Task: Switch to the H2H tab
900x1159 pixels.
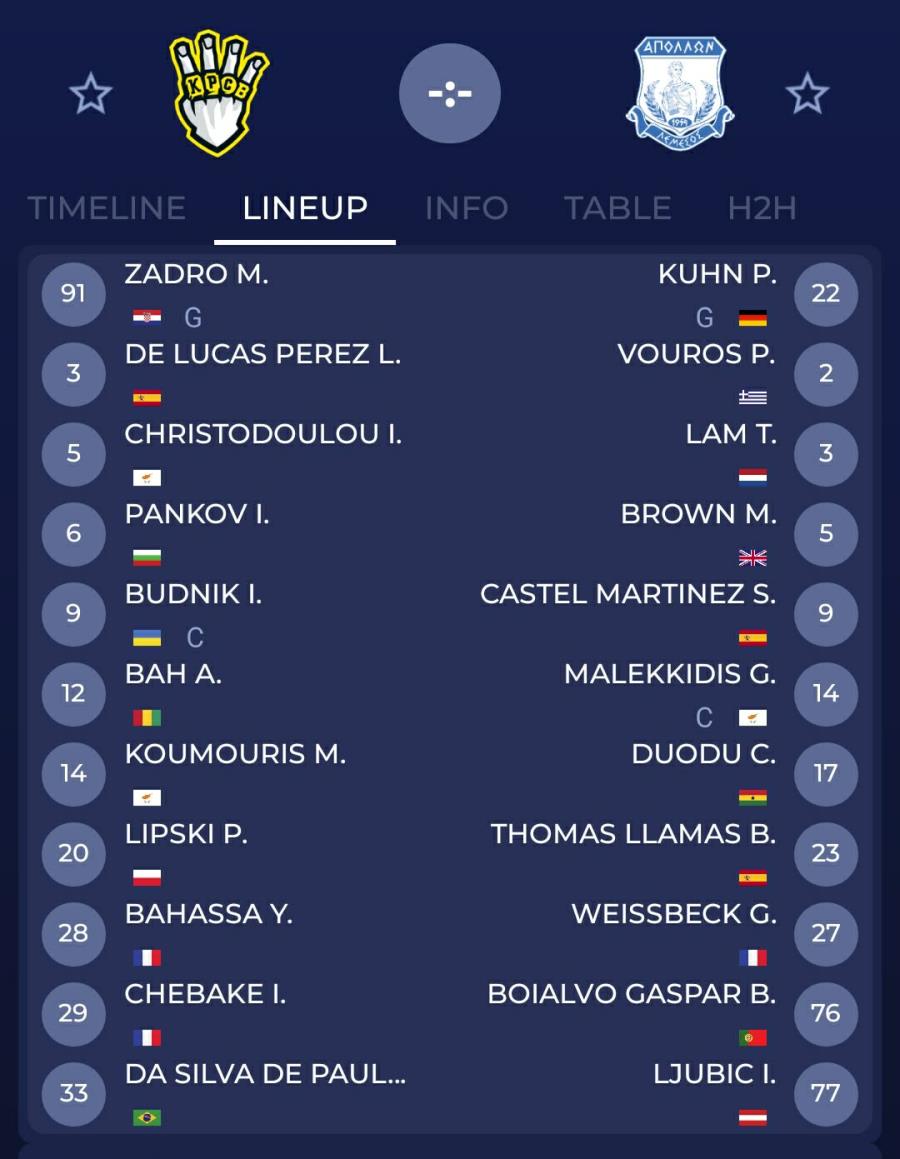Action: coord(762,208)
